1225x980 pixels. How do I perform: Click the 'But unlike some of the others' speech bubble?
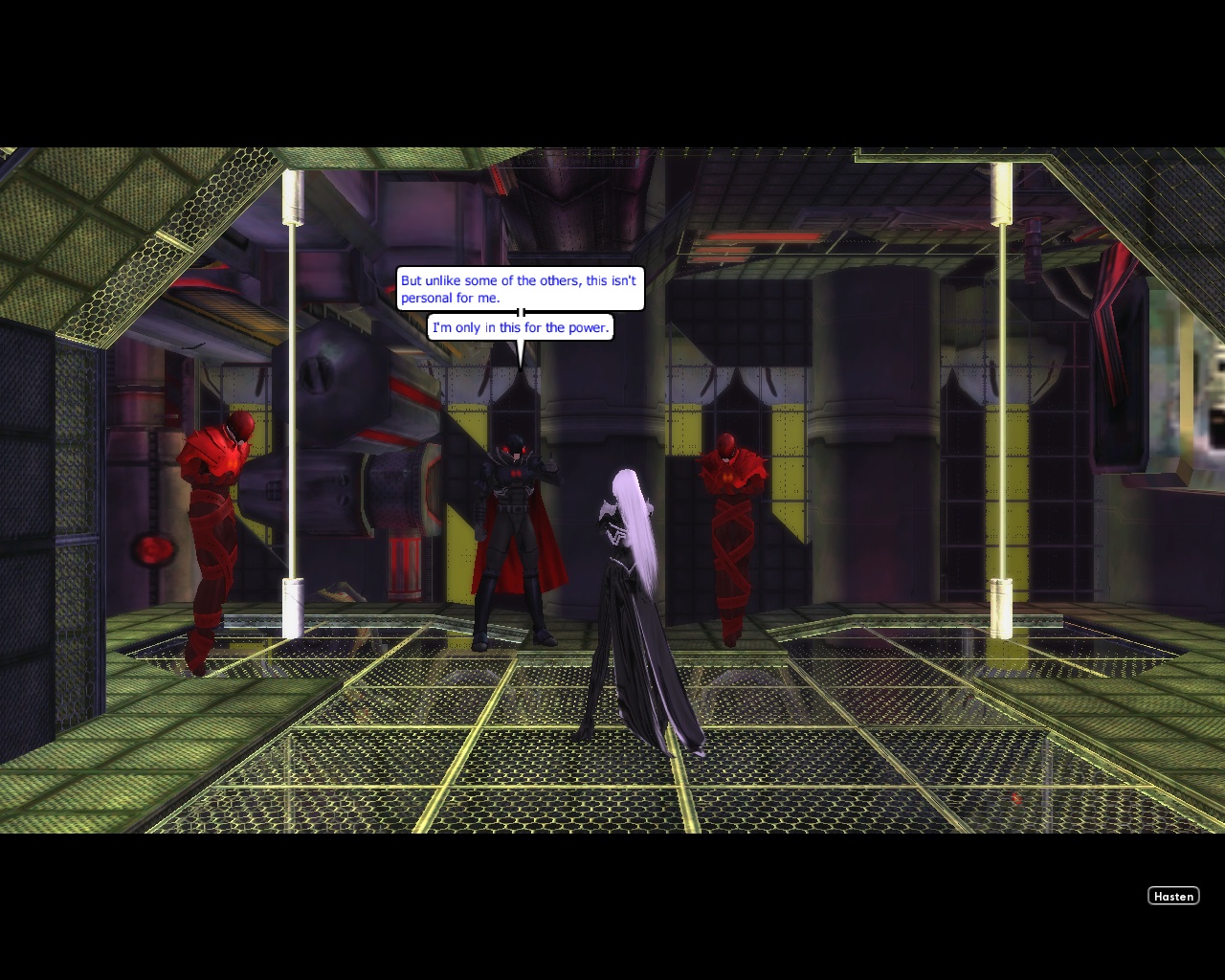[519, 289]
